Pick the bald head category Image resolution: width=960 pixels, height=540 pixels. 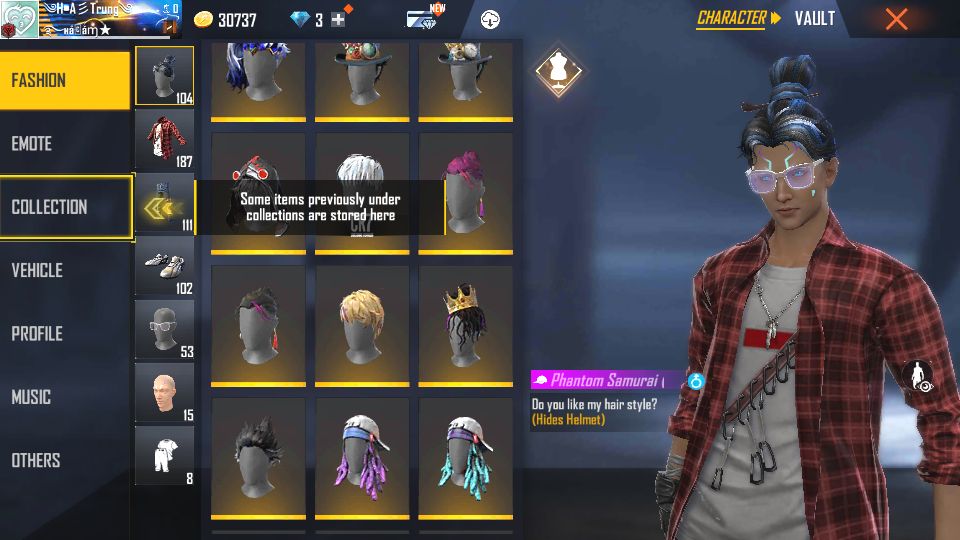tap(164, 392)
